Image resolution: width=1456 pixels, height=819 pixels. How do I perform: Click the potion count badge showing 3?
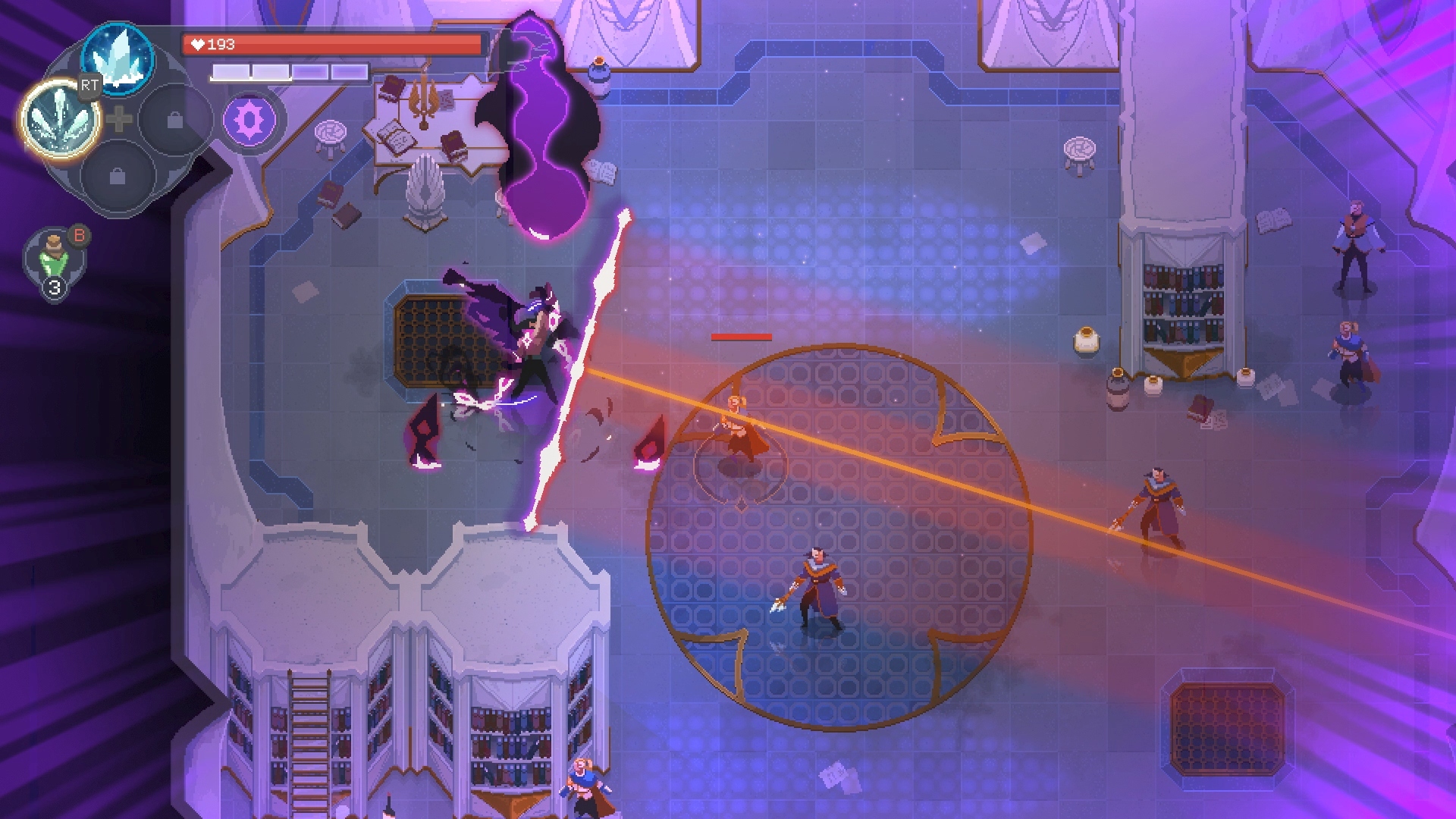click(x=53, y=287)
